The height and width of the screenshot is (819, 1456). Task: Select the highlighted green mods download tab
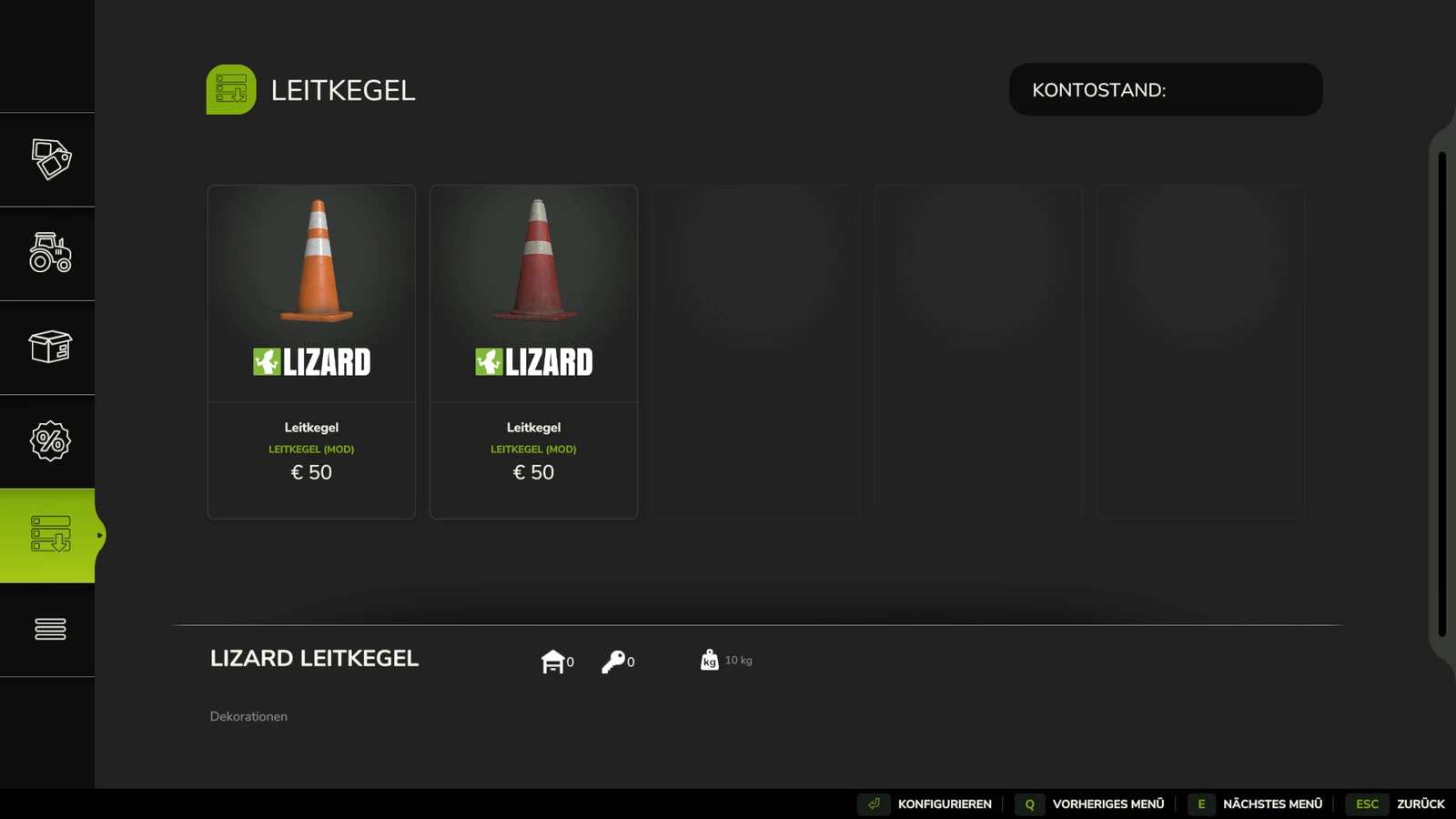[x=50, y=535]
